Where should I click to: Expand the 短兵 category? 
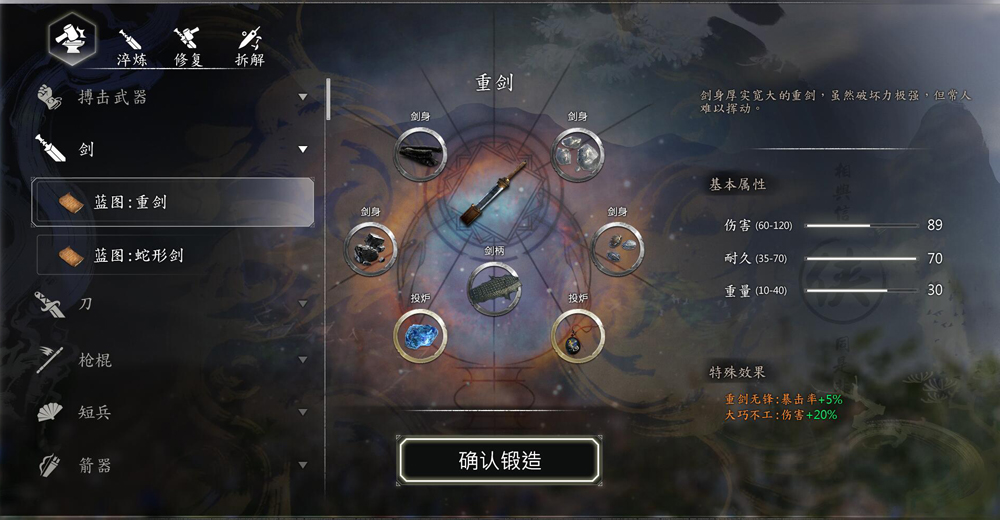pos(170,412)
